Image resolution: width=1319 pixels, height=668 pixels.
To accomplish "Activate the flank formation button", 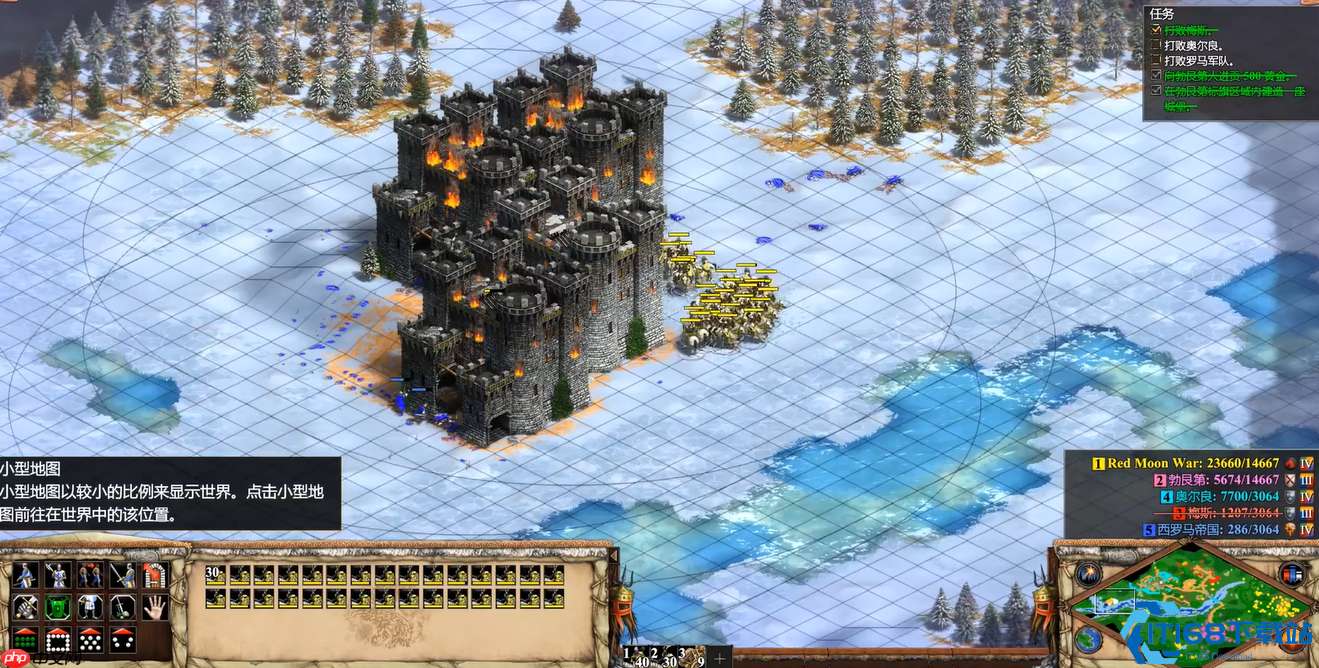I will [x=122, y=639].
